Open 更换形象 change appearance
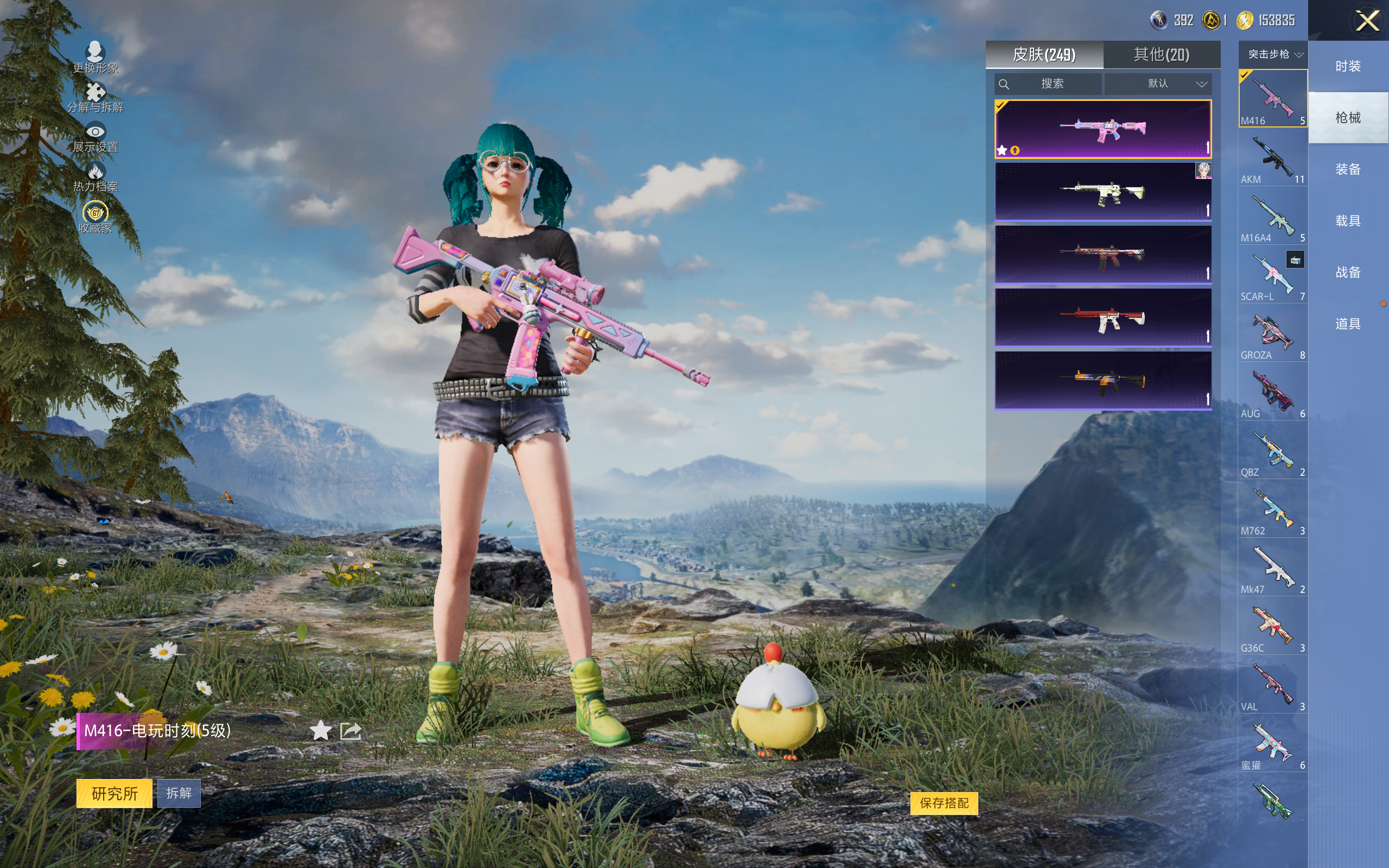 95,58
